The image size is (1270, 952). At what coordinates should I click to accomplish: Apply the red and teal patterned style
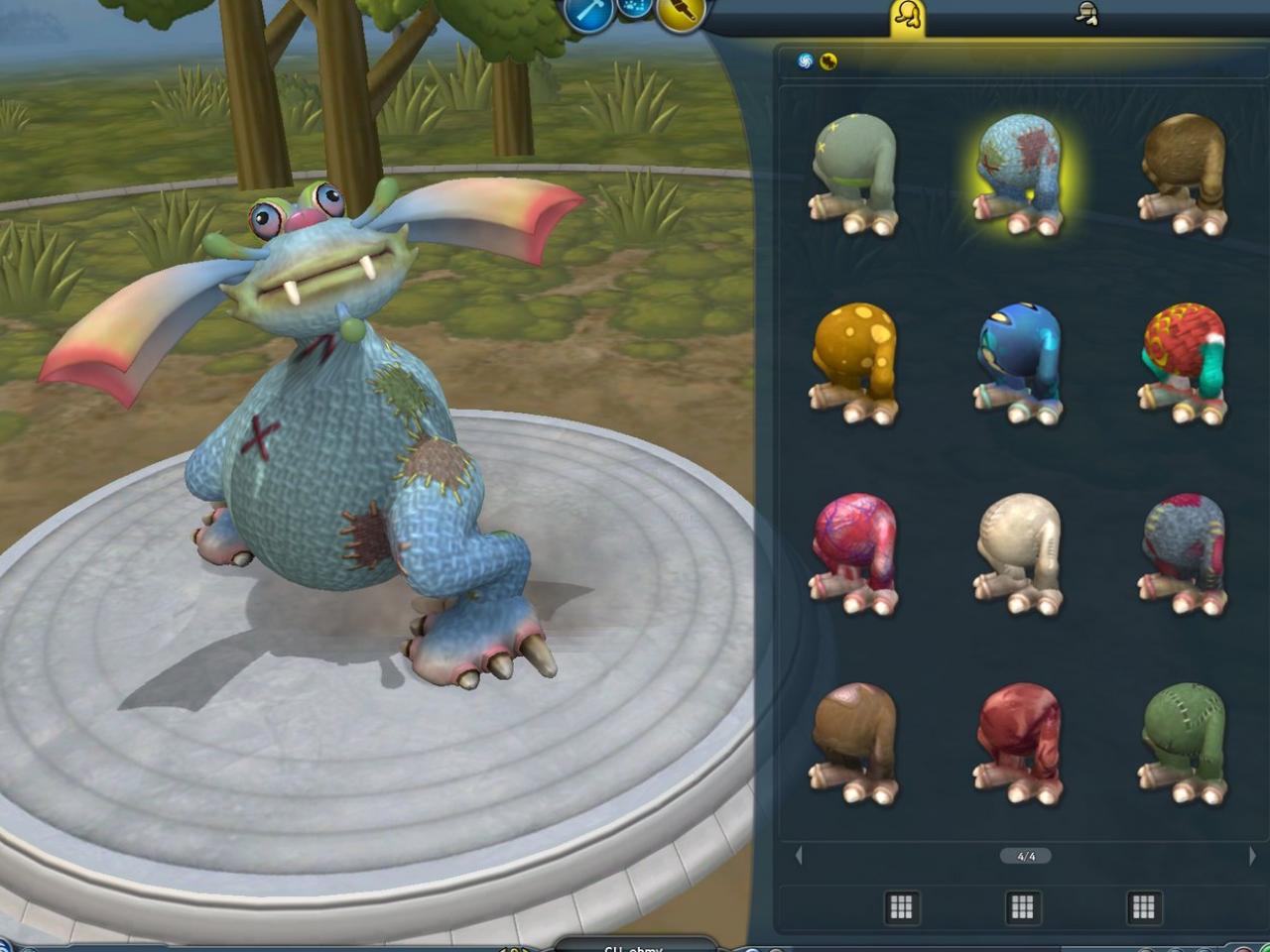1183,362
